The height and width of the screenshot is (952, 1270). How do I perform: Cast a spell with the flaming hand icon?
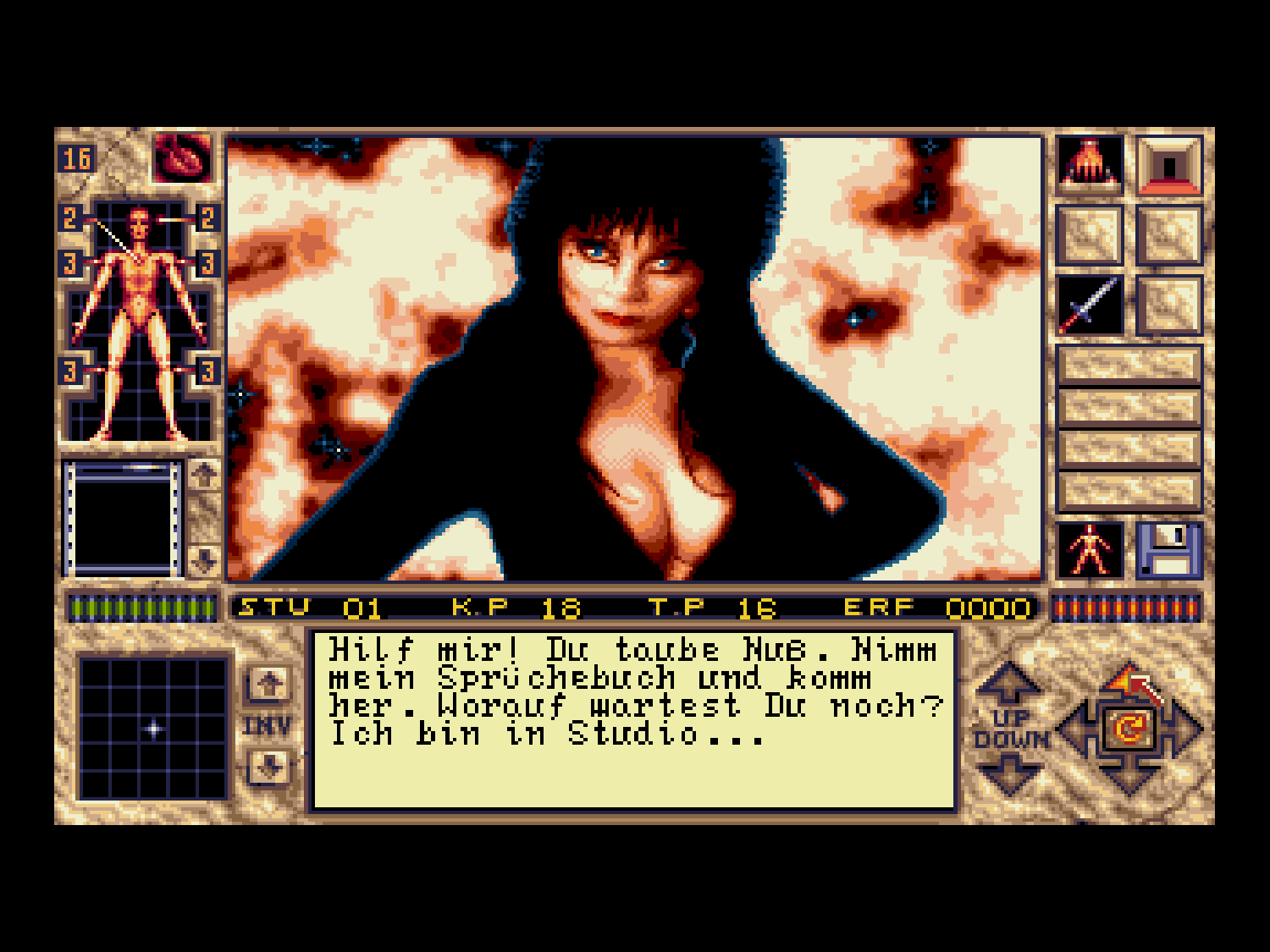1091,165
